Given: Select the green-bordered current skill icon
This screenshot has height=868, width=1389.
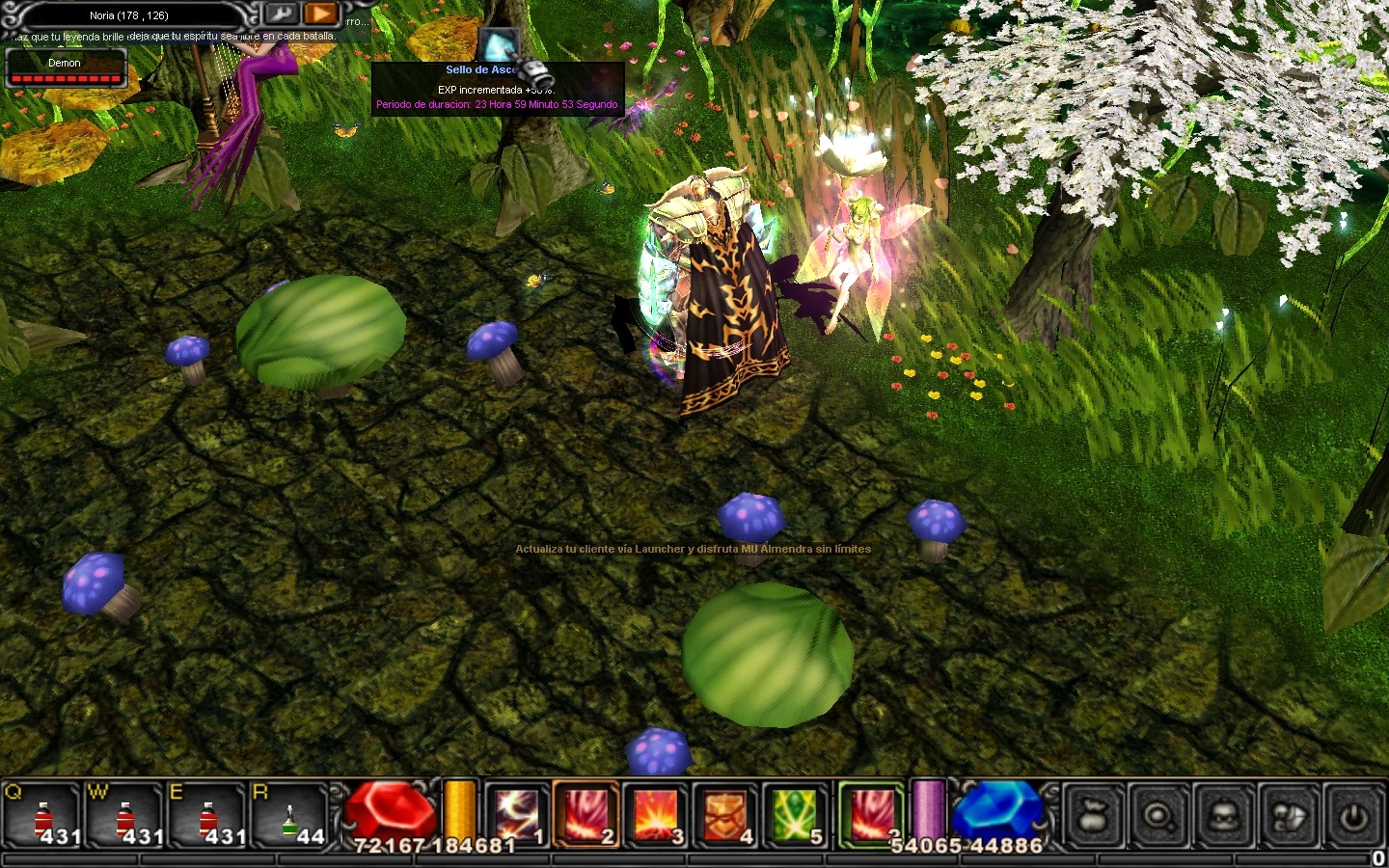Looking at the screenshot, I should [871, 813].
